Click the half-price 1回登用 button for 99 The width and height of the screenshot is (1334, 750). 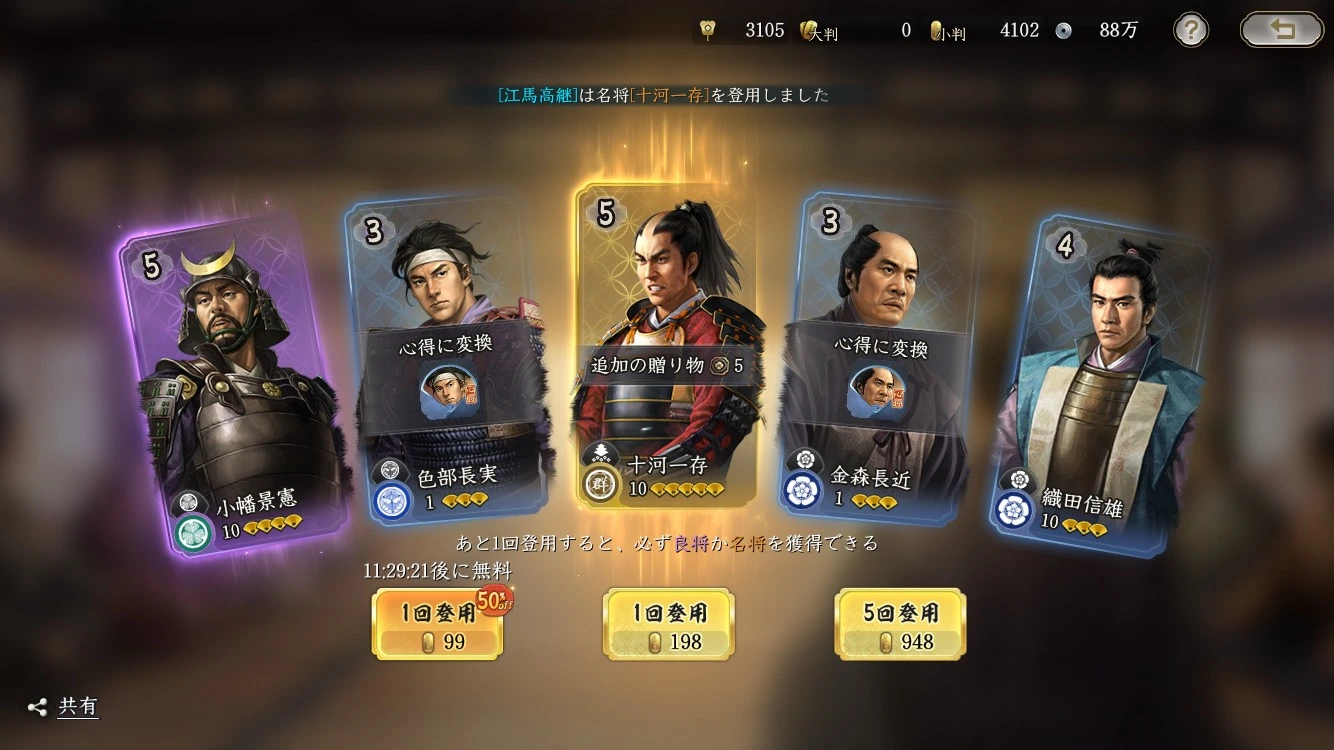click(437, 625)
